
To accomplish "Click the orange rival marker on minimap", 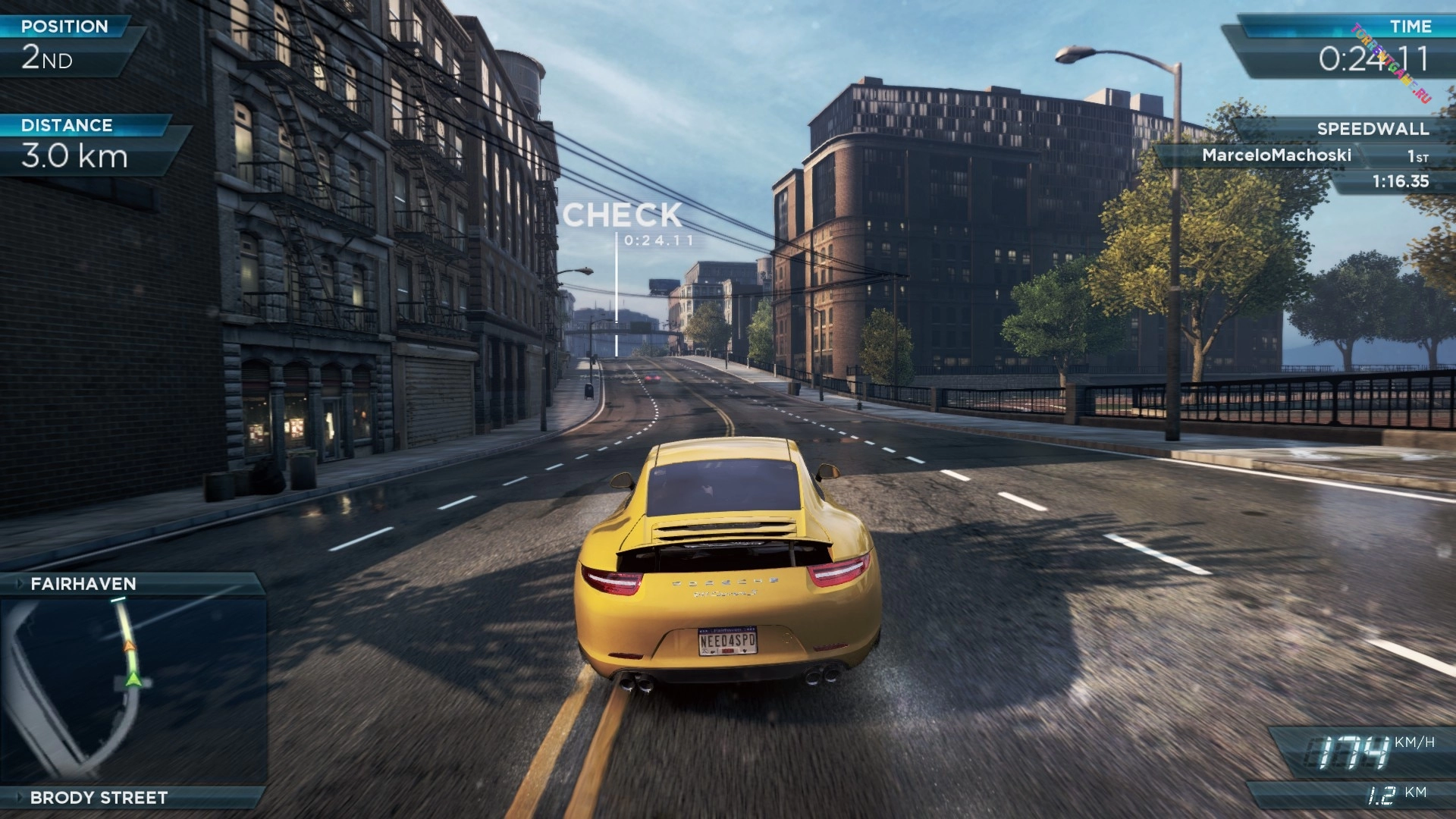I will (130, 646).
